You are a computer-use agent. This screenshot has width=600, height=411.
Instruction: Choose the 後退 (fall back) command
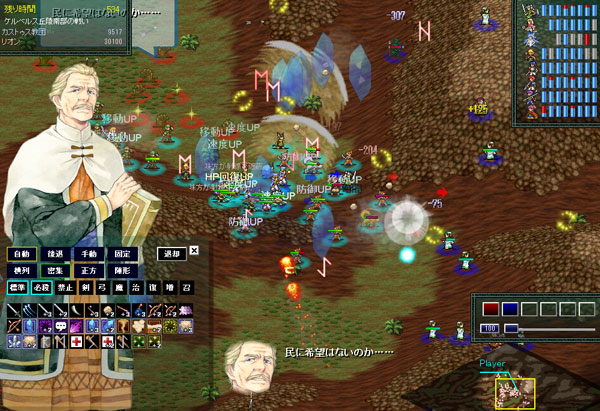[56, 254]
